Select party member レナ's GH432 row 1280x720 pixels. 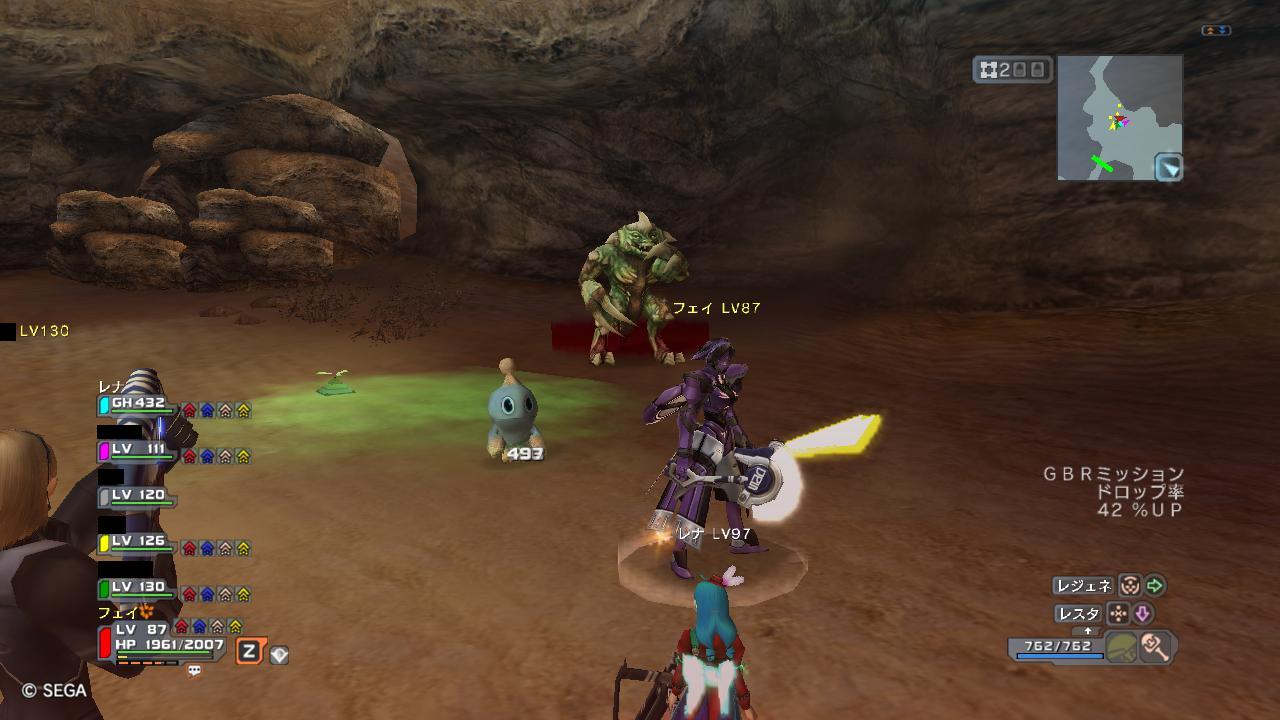click(135, 404)
